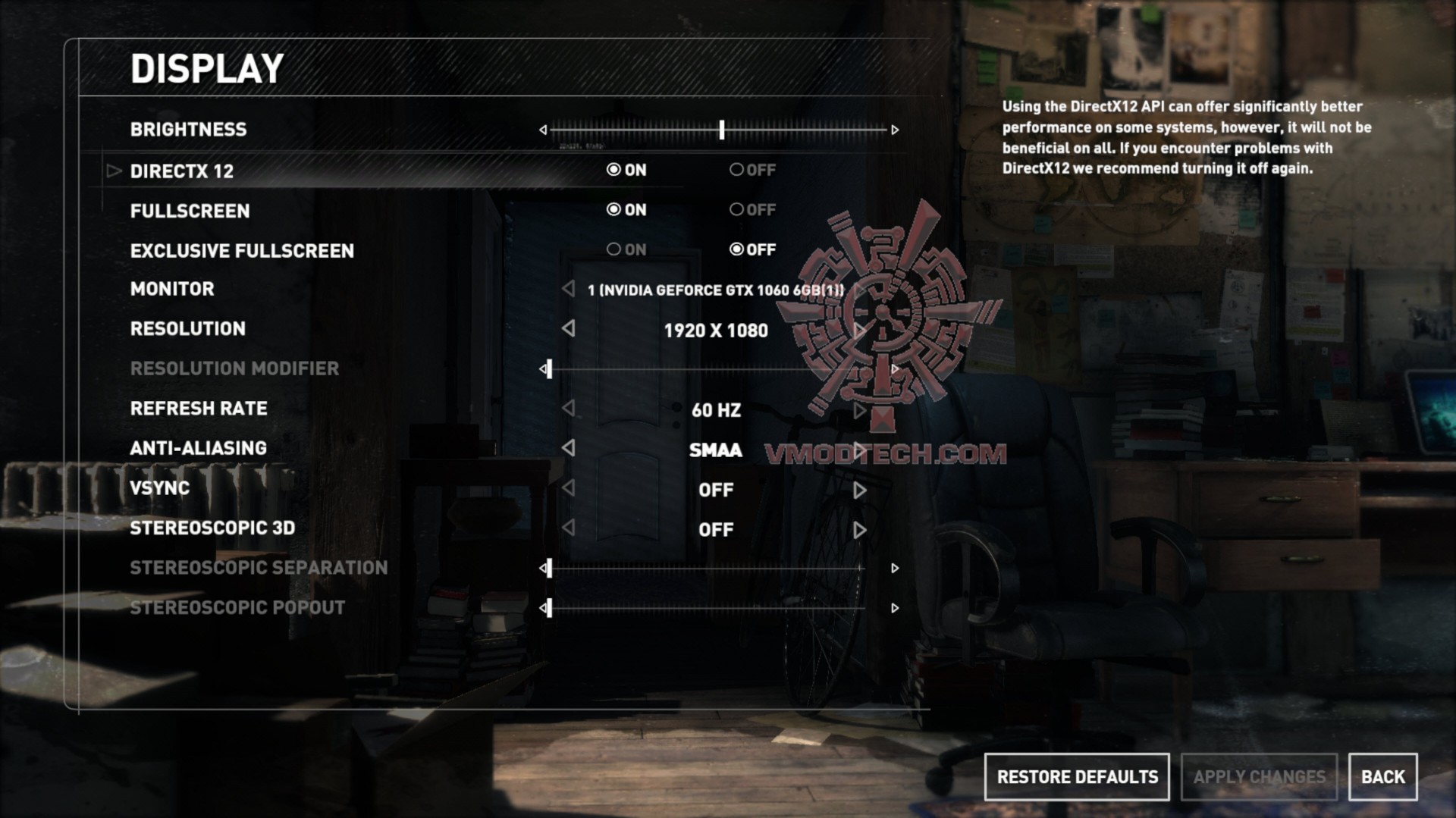The image size is (1456, 818).
Task: Go back from the Display menu
Action: 1382,777
